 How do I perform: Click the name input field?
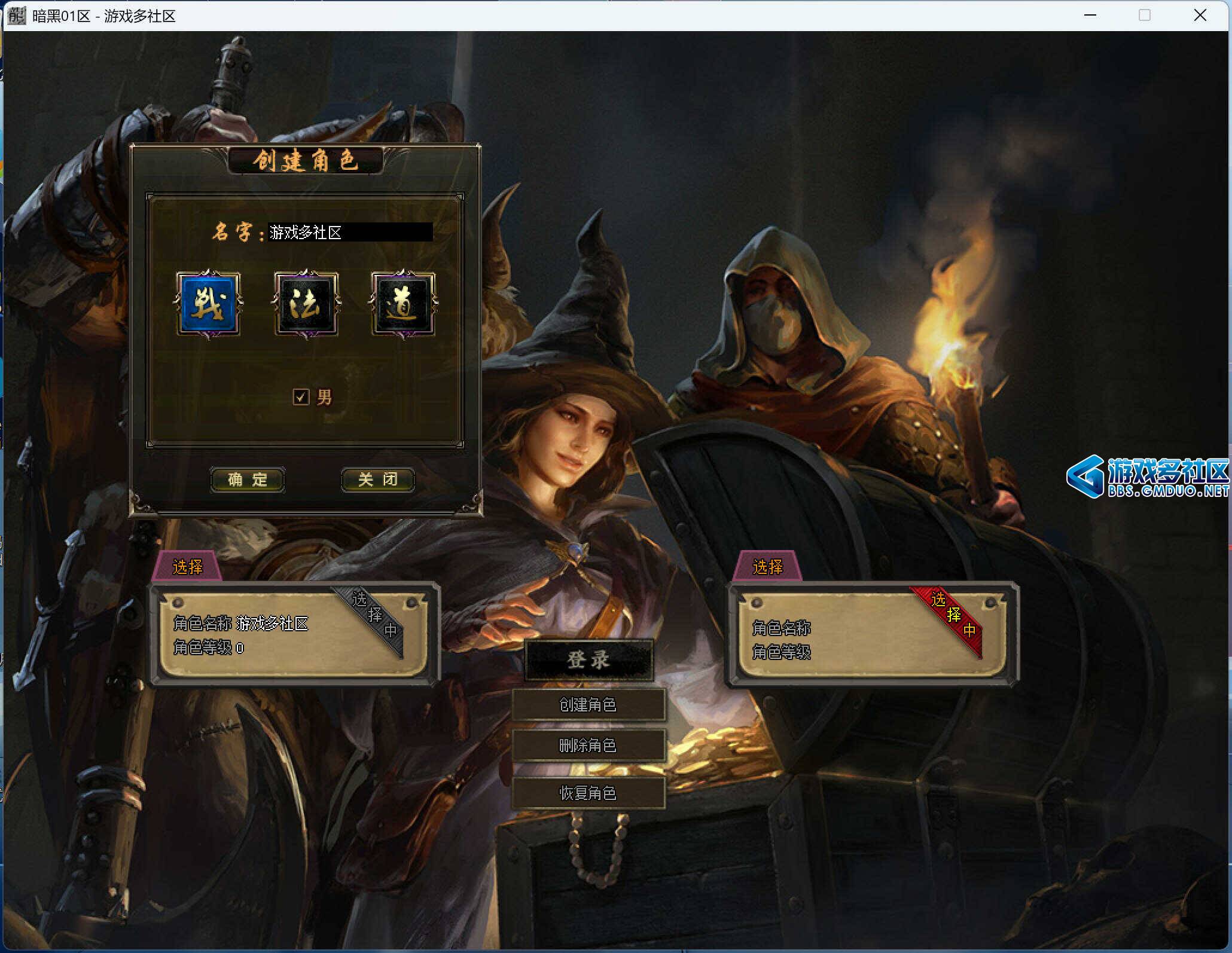(x=350, y=232)
